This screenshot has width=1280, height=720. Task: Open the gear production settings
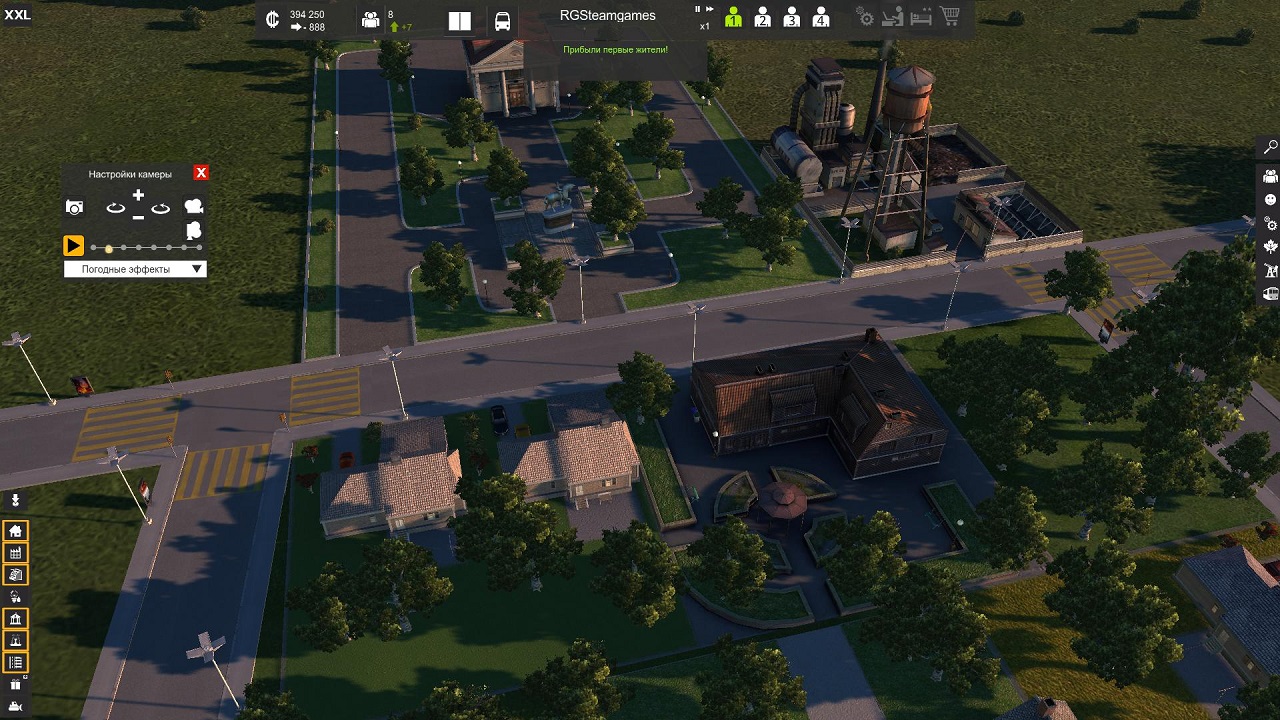tap(865, 18)
